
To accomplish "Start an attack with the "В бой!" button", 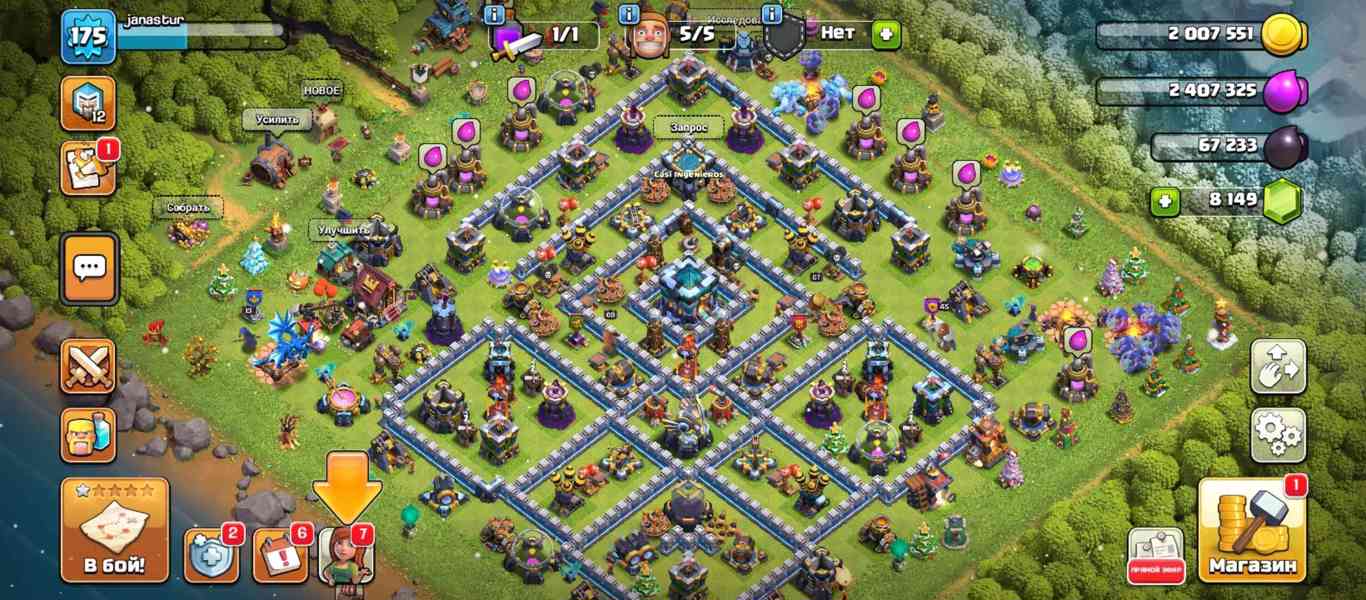I will point(114,531).
